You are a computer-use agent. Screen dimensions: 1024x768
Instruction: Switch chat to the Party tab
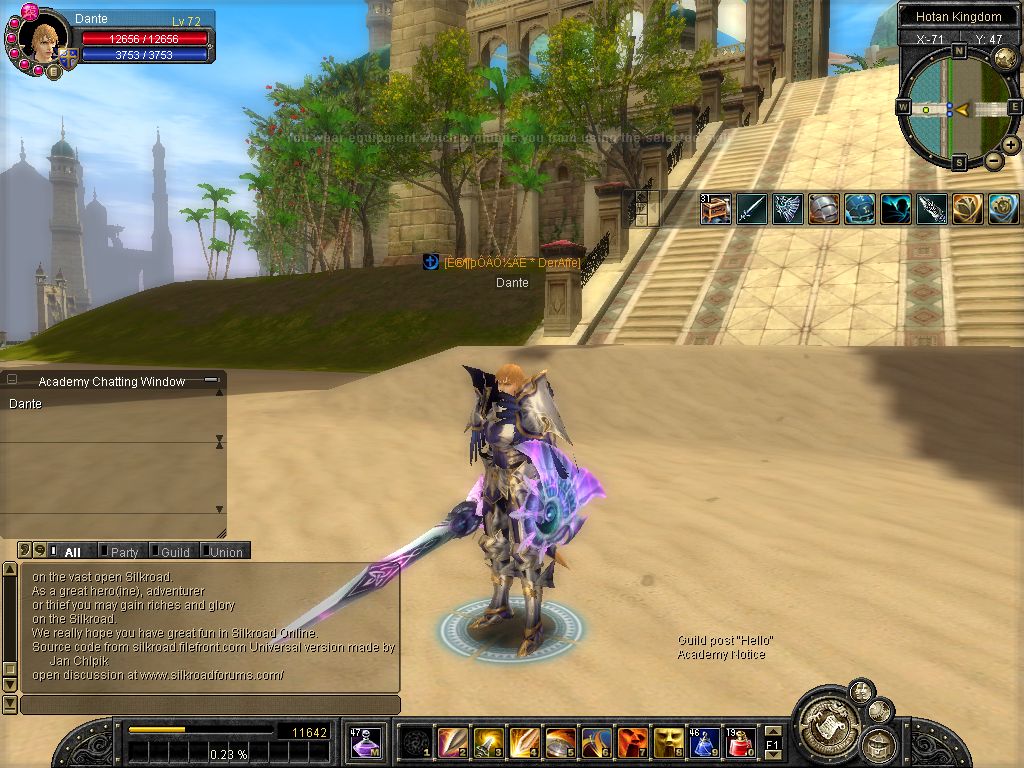124,552
